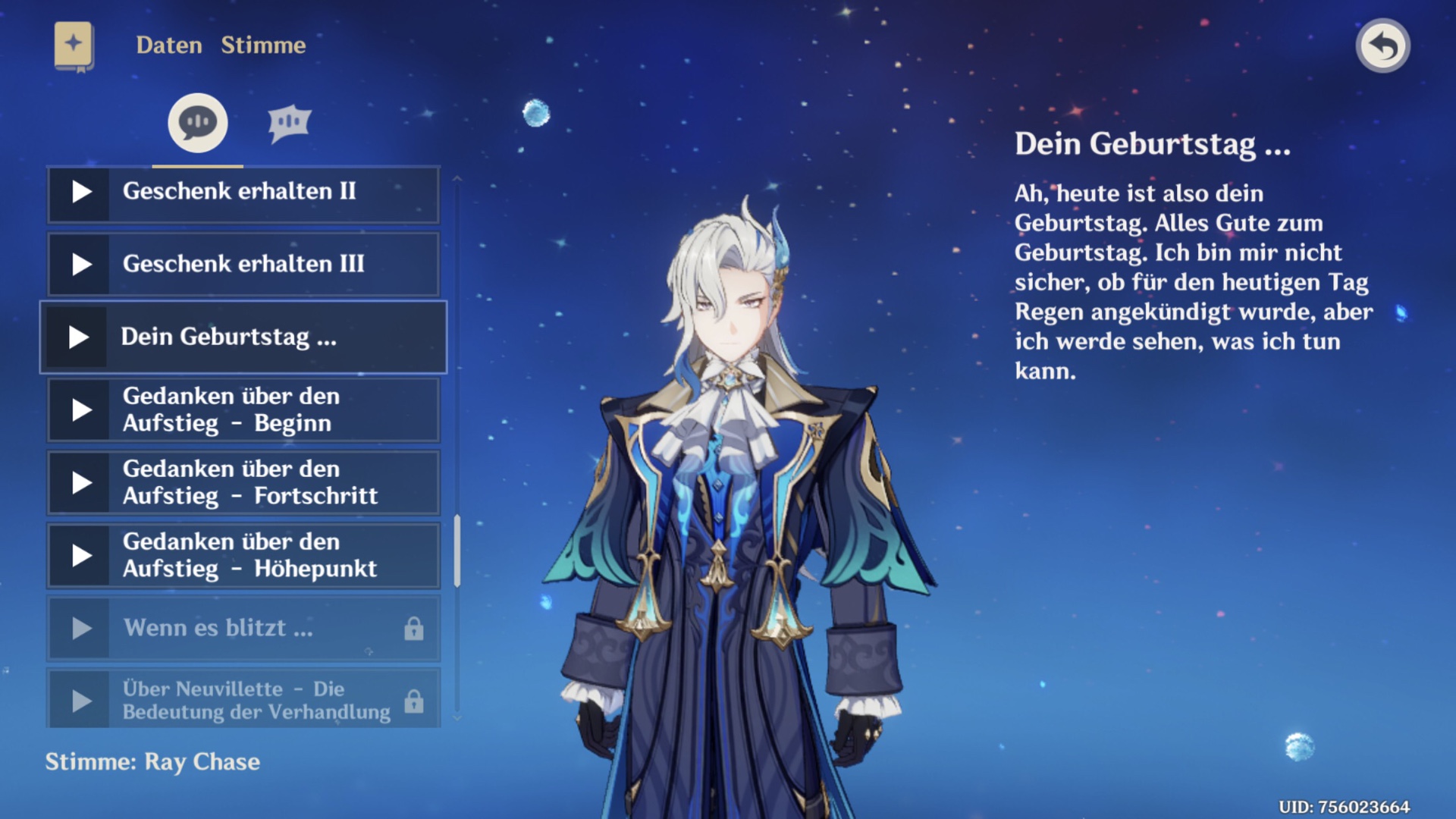Click the lock icon on 'Über Neuvillette' entry
The width and height of the screenshot is (1456, 819).
(413, 698)
